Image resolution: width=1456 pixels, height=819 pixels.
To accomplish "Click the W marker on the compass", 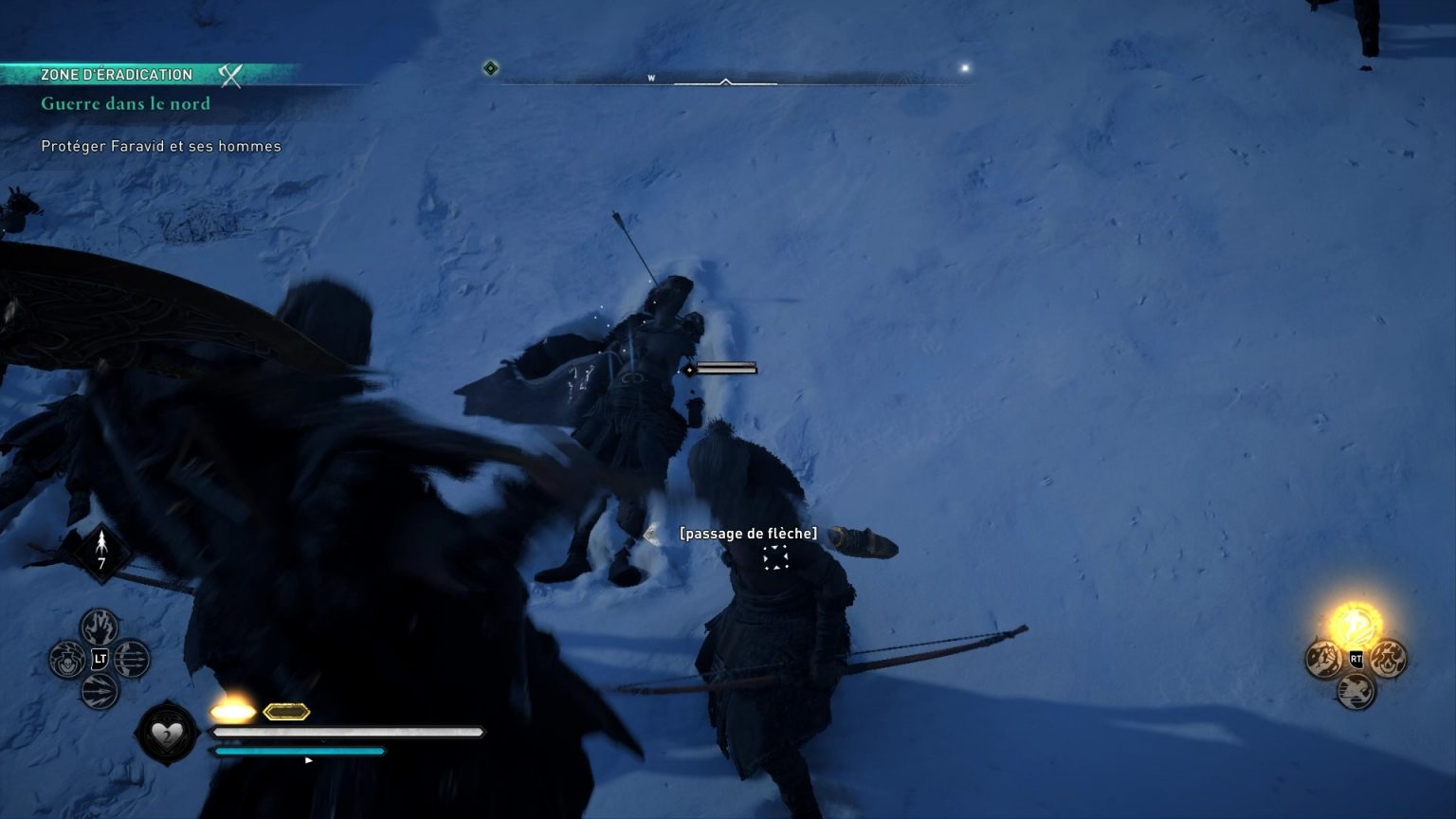I will [x=651, y=76].
